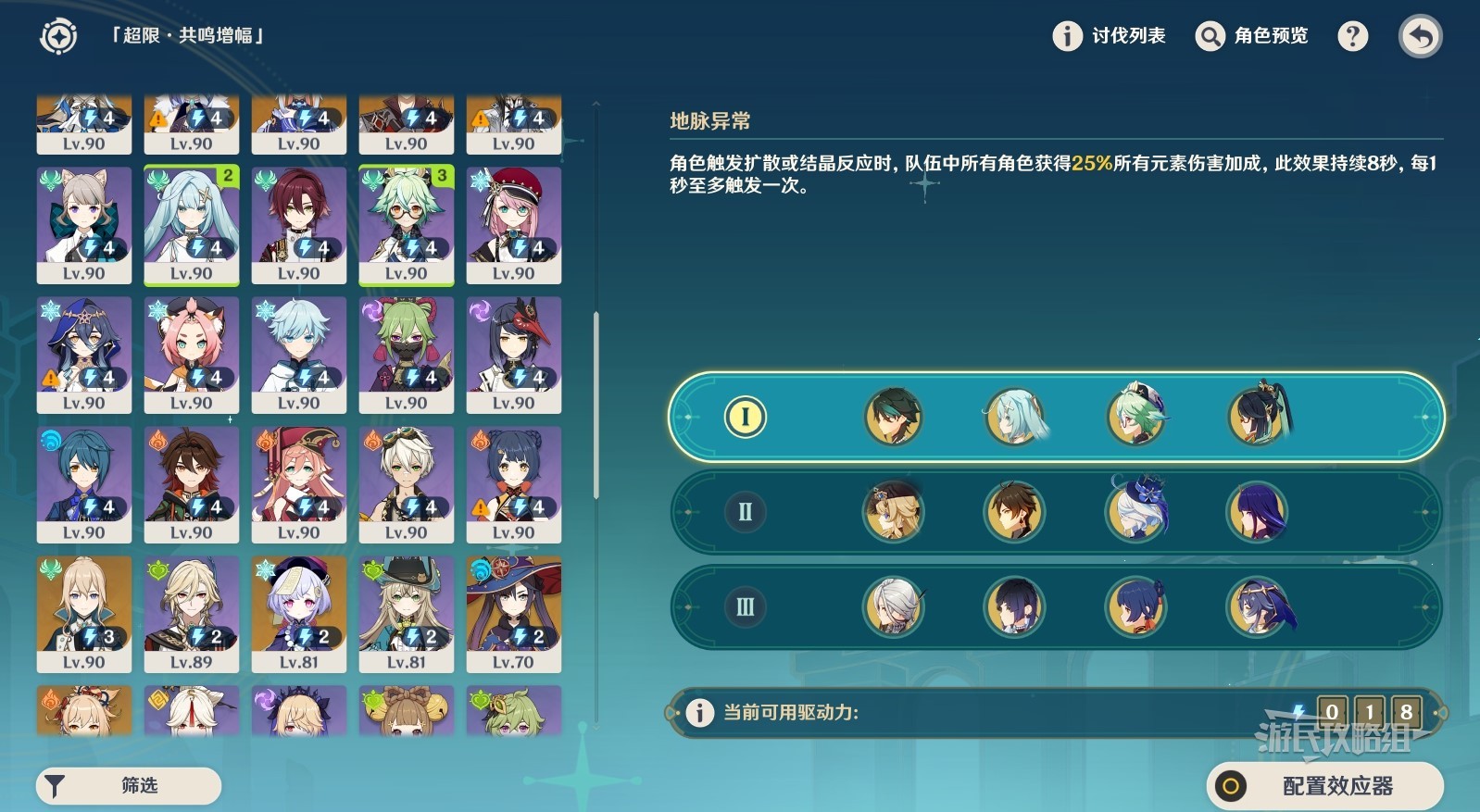This screenshot has height=812, width=1480.
Task: Click the silver-haired portrait in team III
Action: 894,607
